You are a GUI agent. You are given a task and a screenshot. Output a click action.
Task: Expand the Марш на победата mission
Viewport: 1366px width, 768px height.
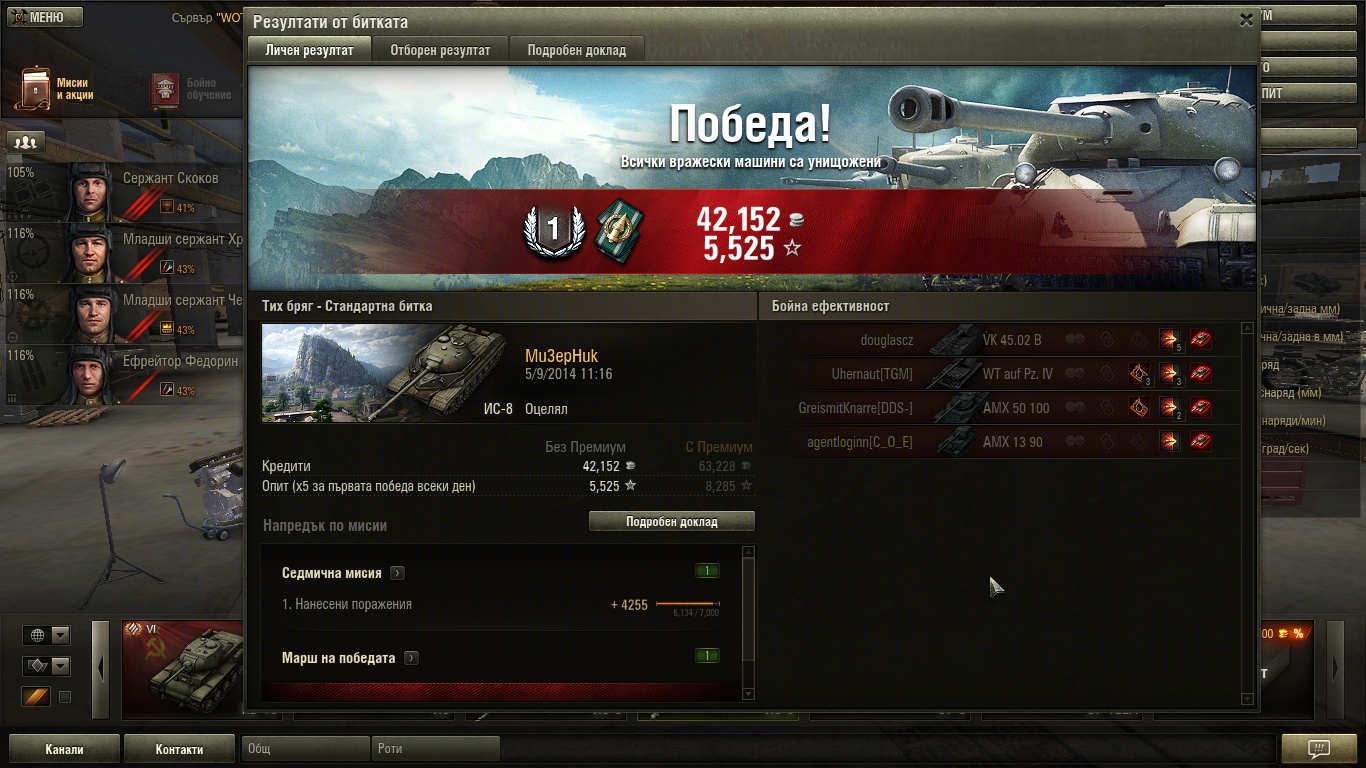(411, 658)
